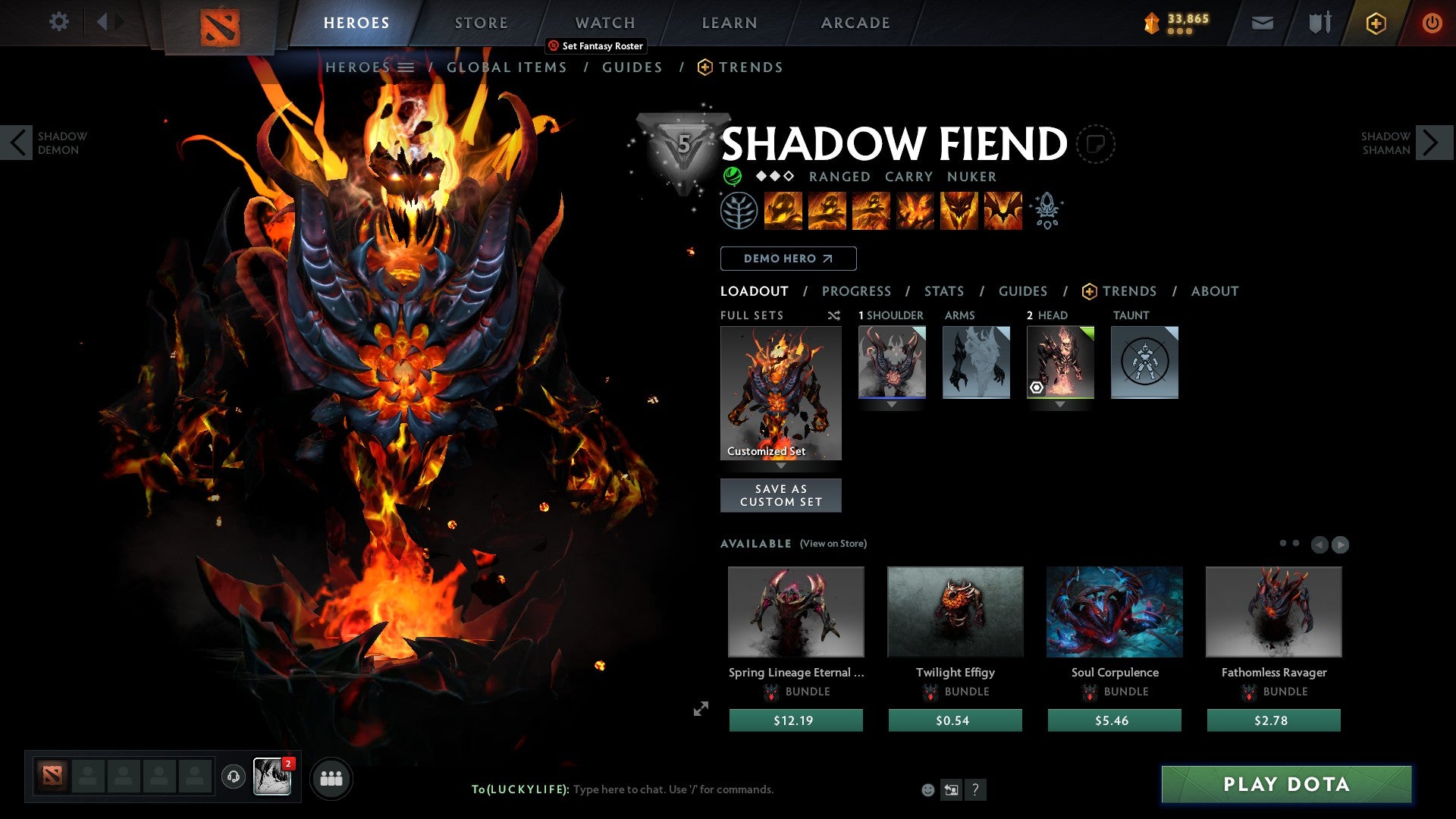Switch to the STATS tab
The image size is (1456, 819).
(x=943, y=290)
